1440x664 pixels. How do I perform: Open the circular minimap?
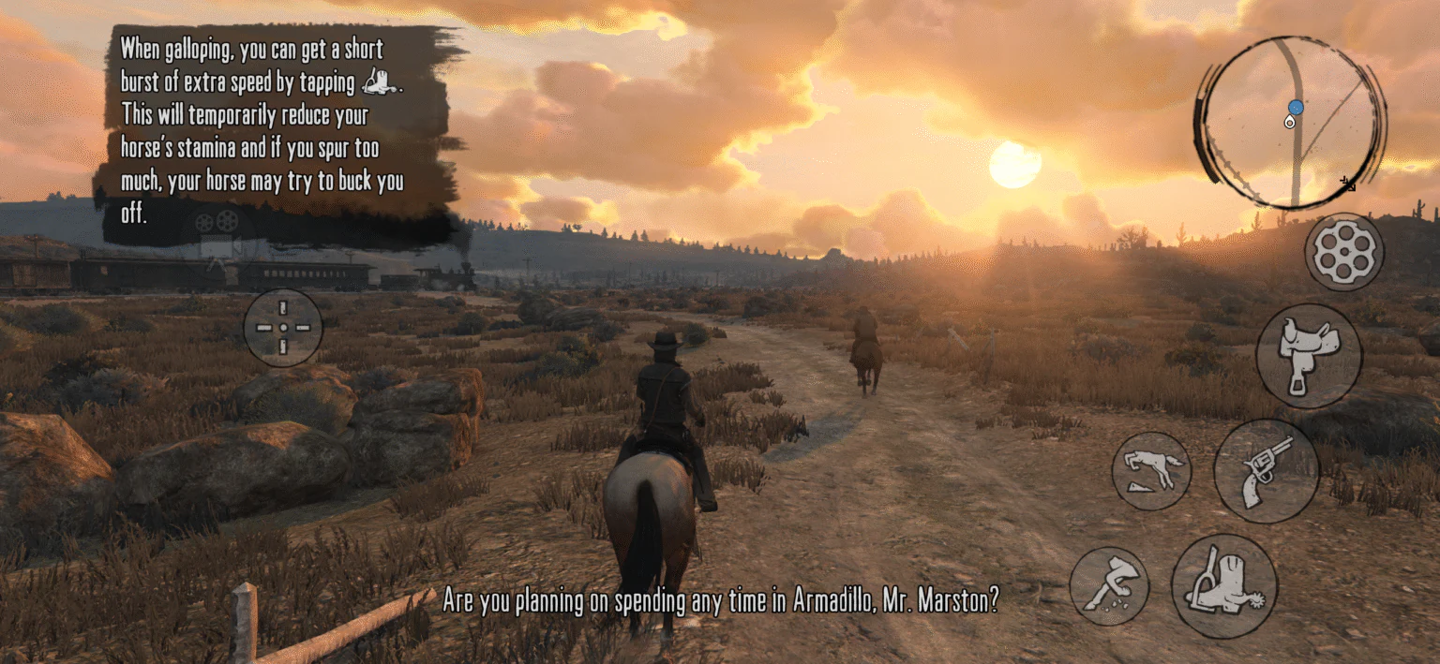pos(1290,122)
